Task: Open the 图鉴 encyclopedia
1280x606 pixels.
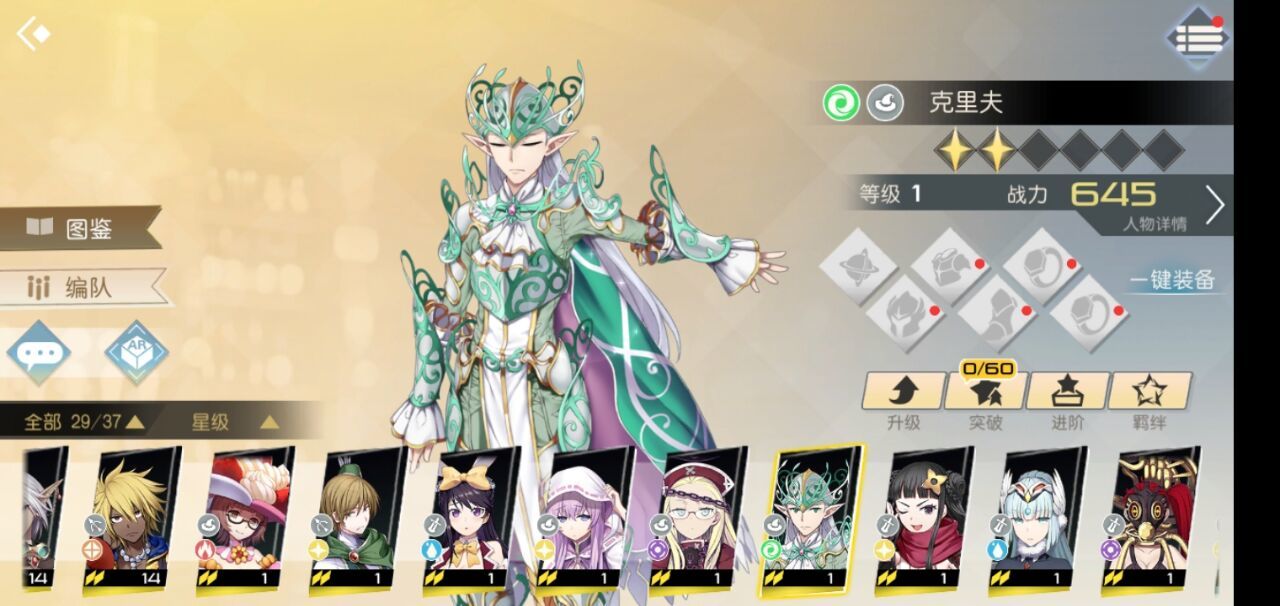Action: [x=80, y=229]
